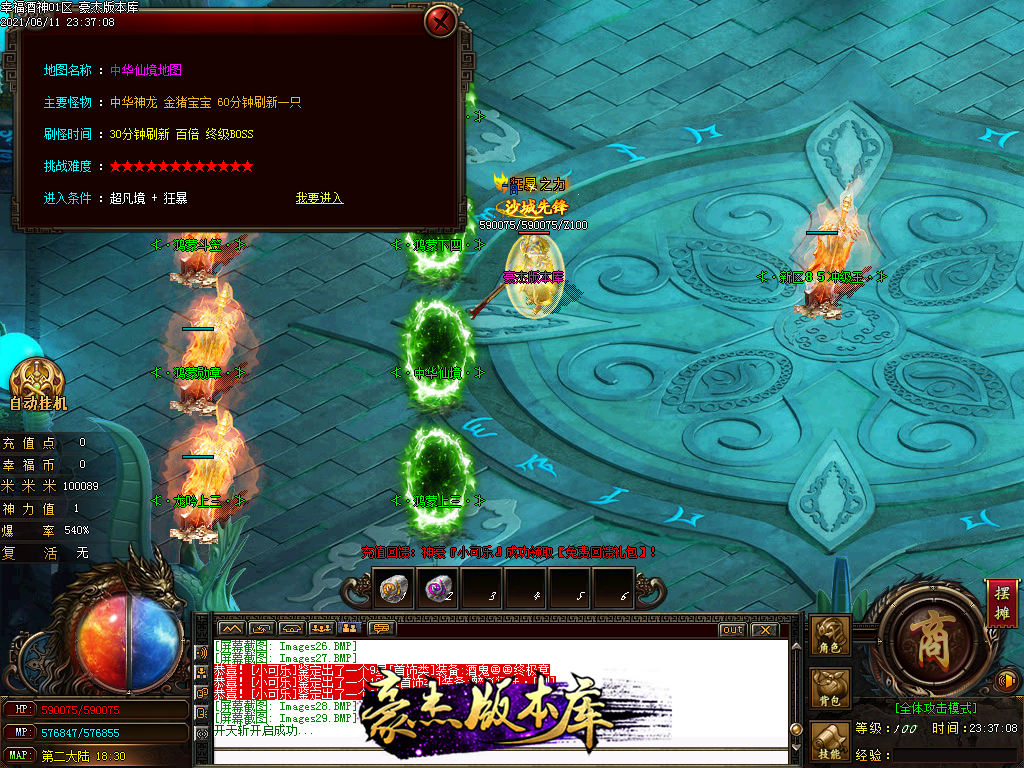Close the chat panel with its X button

765,629
